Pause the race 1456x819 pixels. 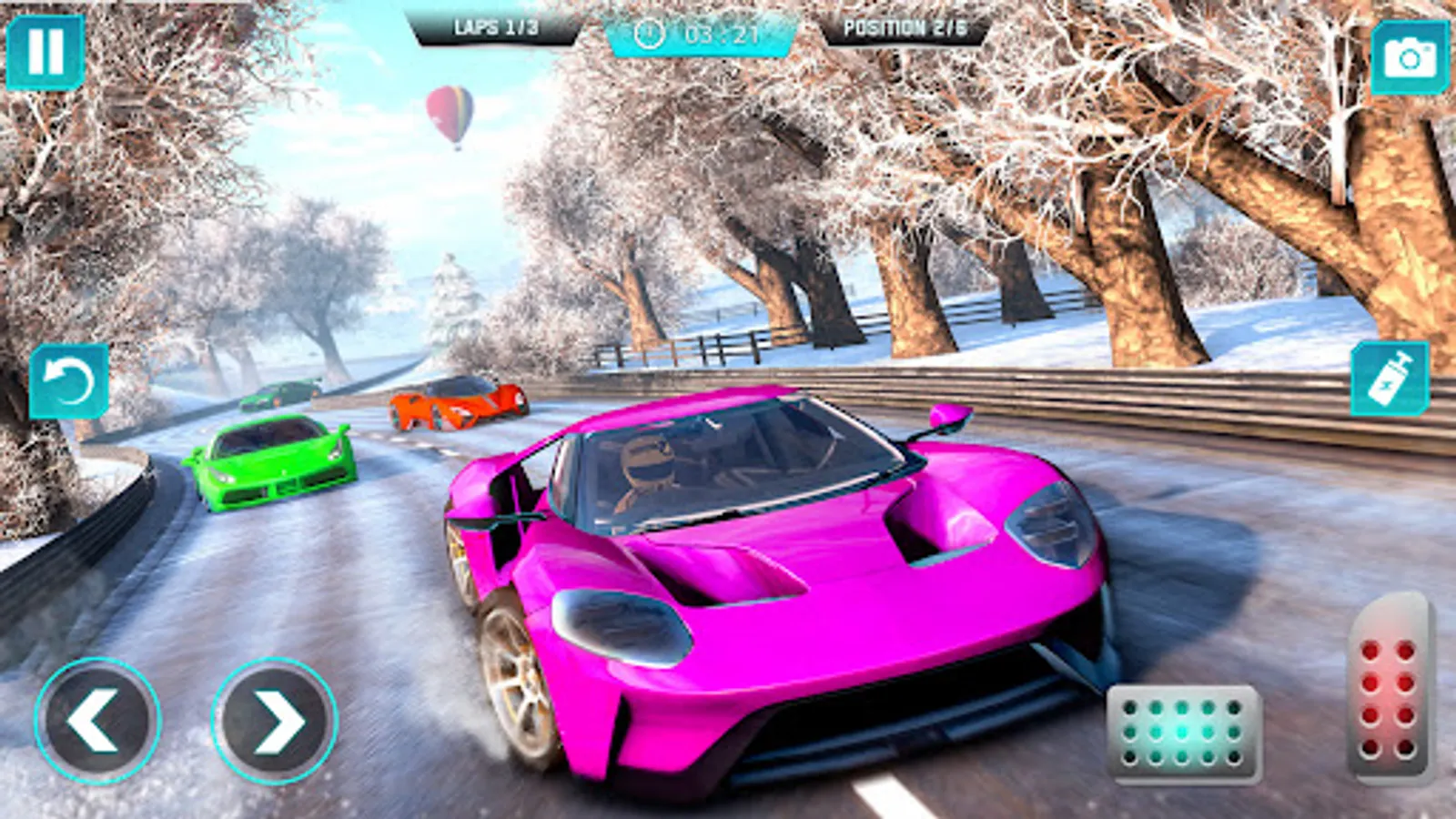point(45,52)
